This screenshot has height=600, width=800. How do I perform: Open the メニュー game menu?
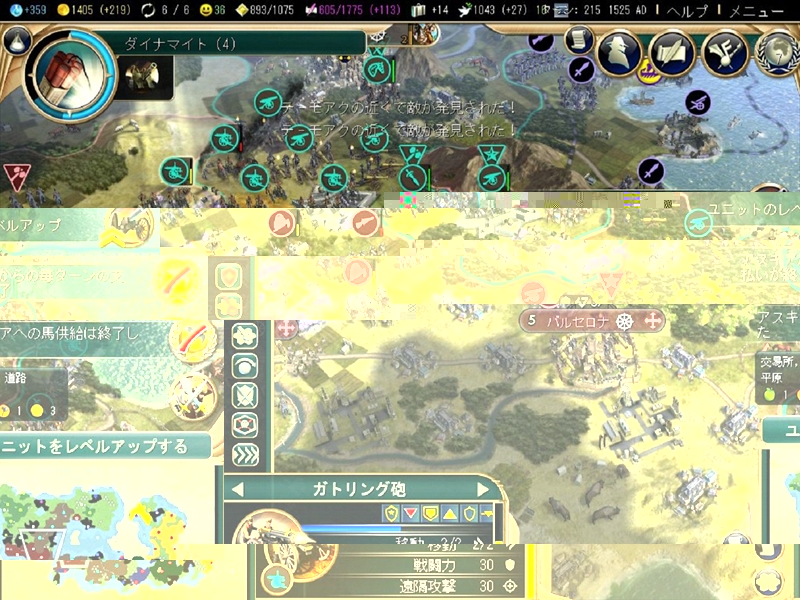pos(756,11)
